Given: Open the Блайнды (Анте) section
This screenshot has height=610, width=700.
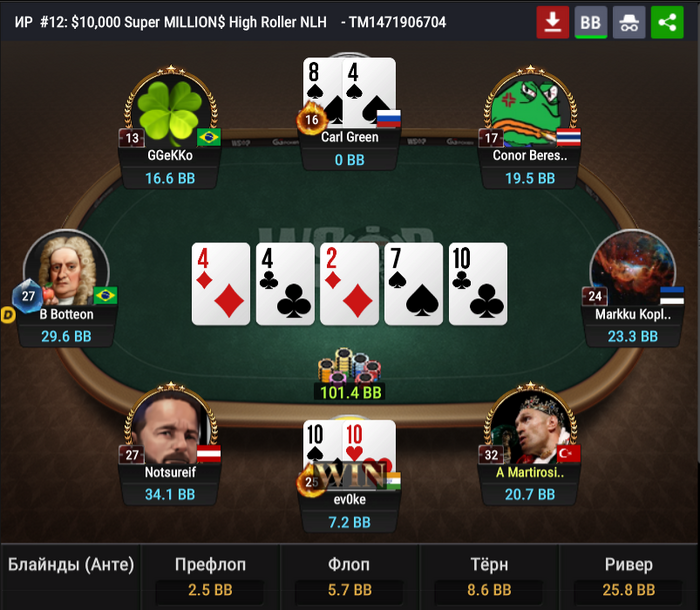Looking at the screenshot, I should pyautogui.click(x=71, y=566).
